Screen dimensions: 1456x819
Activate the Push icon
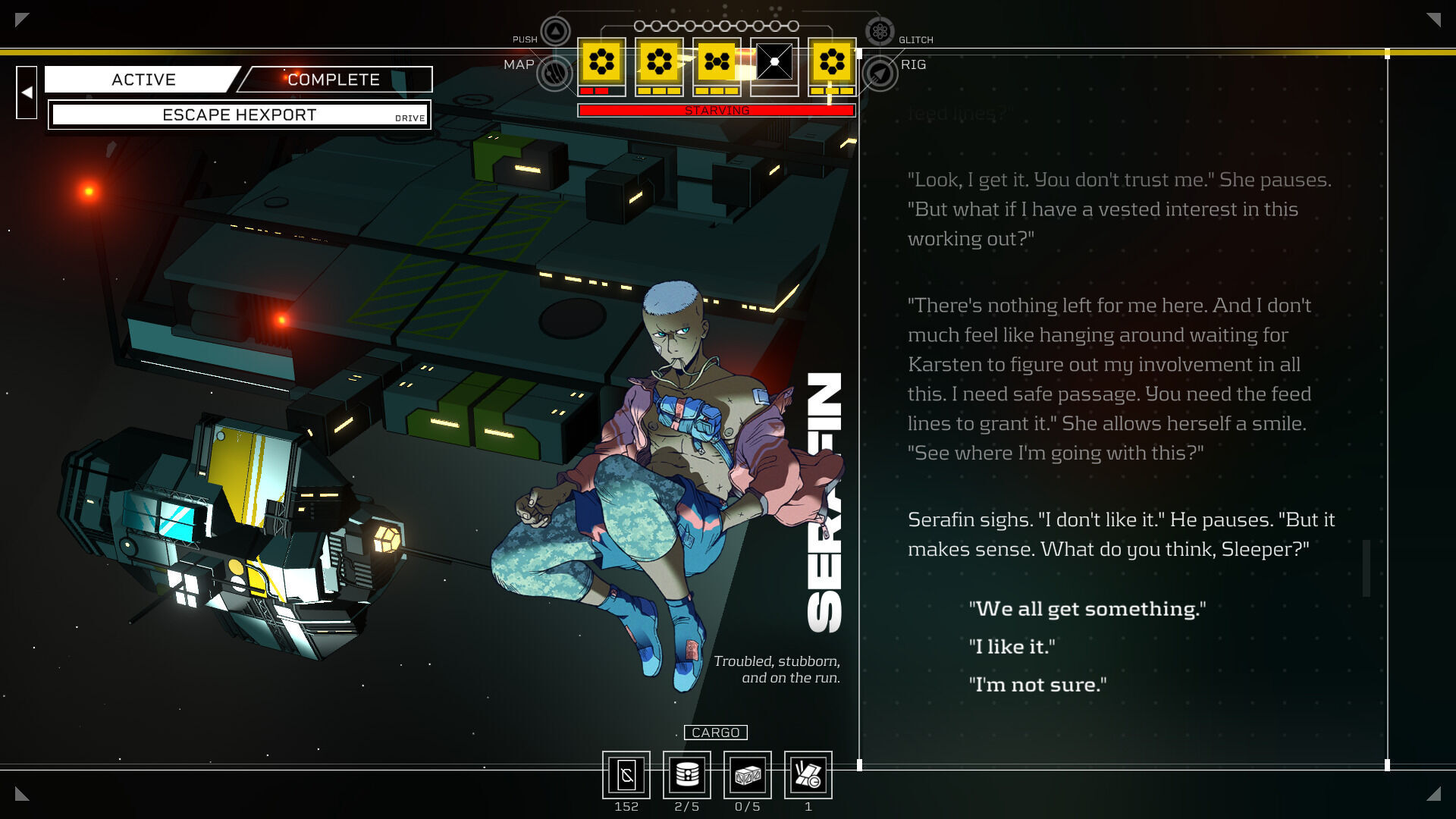[555, 32]
